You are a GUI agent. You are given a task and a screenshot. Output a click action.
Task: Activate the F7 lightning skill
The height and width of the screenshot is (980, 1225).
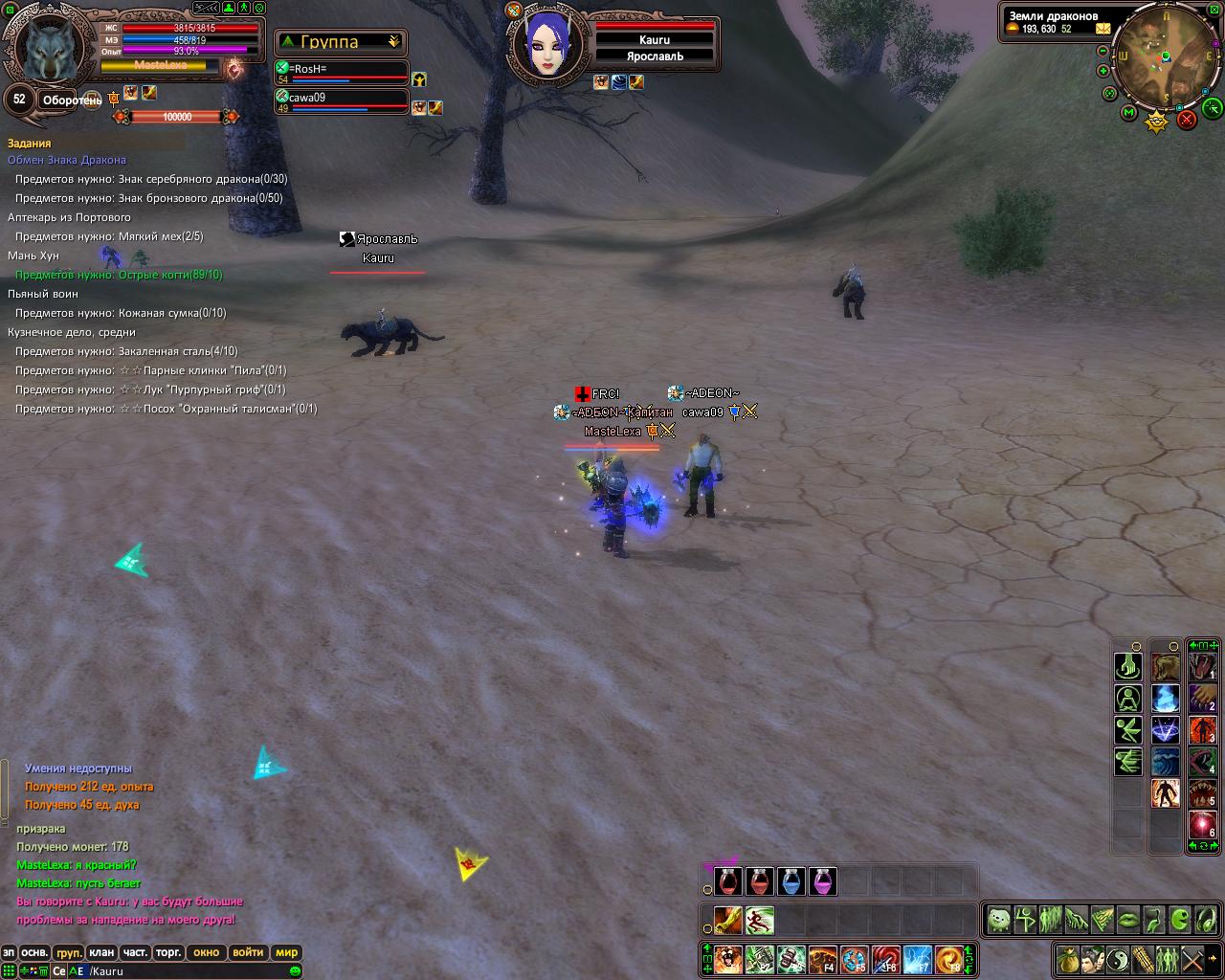[x=918, y=958]
